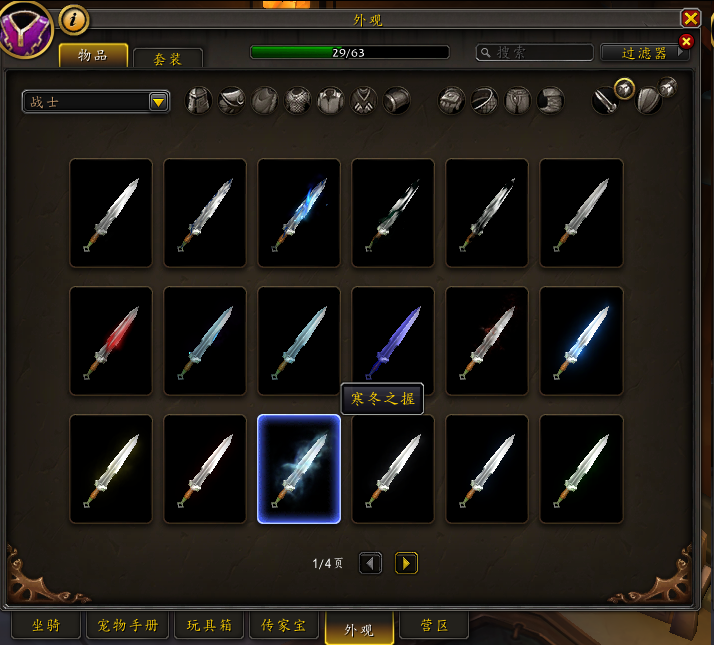
Task: Choose the red glowing sword appearance
Action: [x=110, y=340]
